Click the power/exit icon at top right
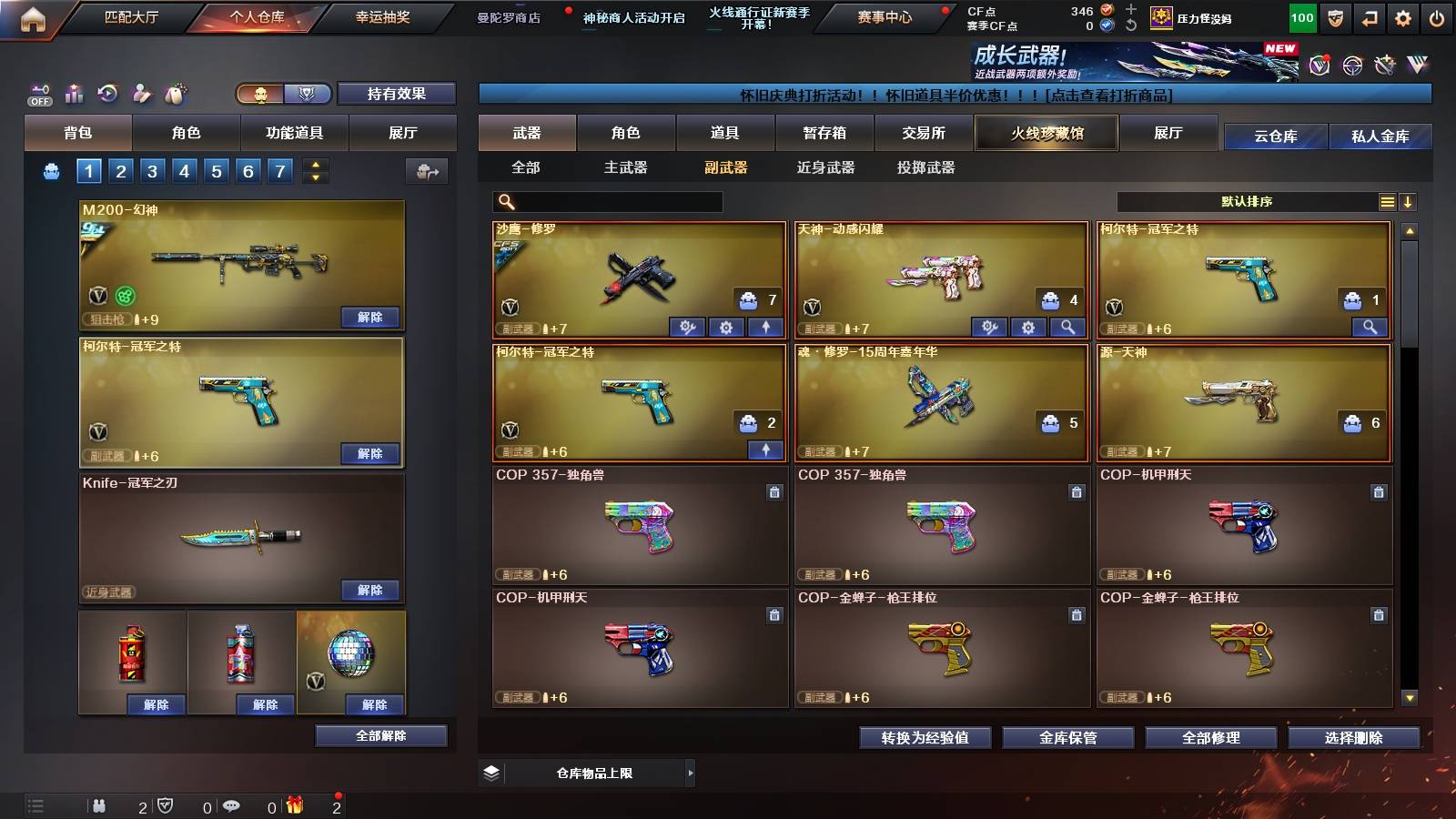 pos(1436,17)
